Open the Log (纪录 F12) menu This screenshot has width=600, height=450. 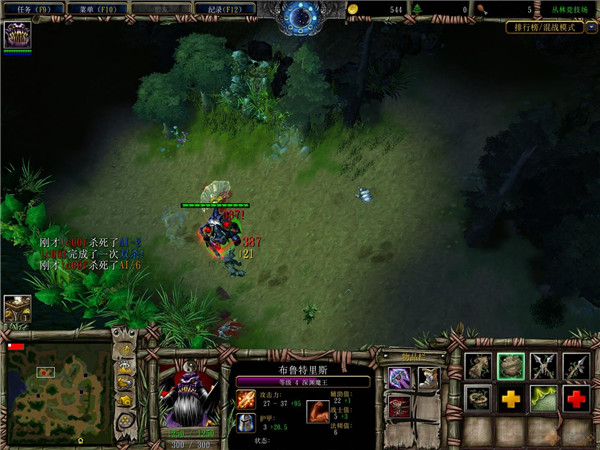[x=224, y=8]
